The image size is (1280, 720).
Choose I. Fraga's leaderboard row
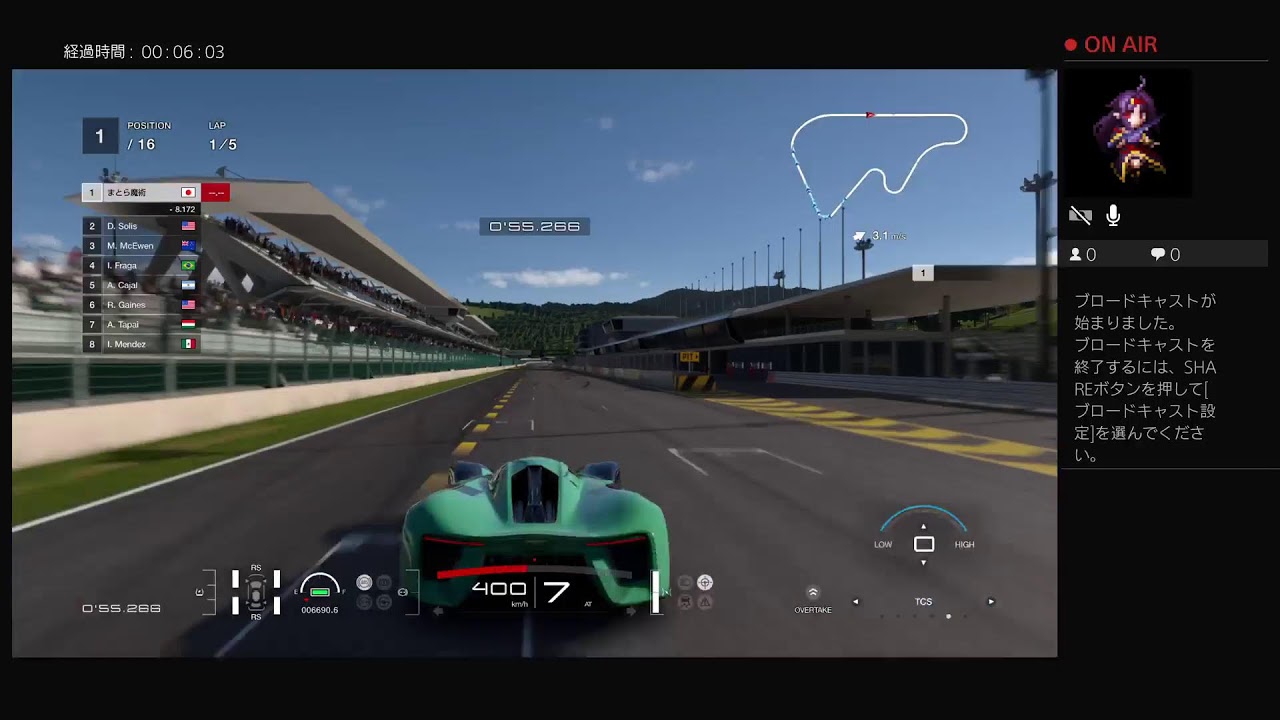(x=140, y=265)
